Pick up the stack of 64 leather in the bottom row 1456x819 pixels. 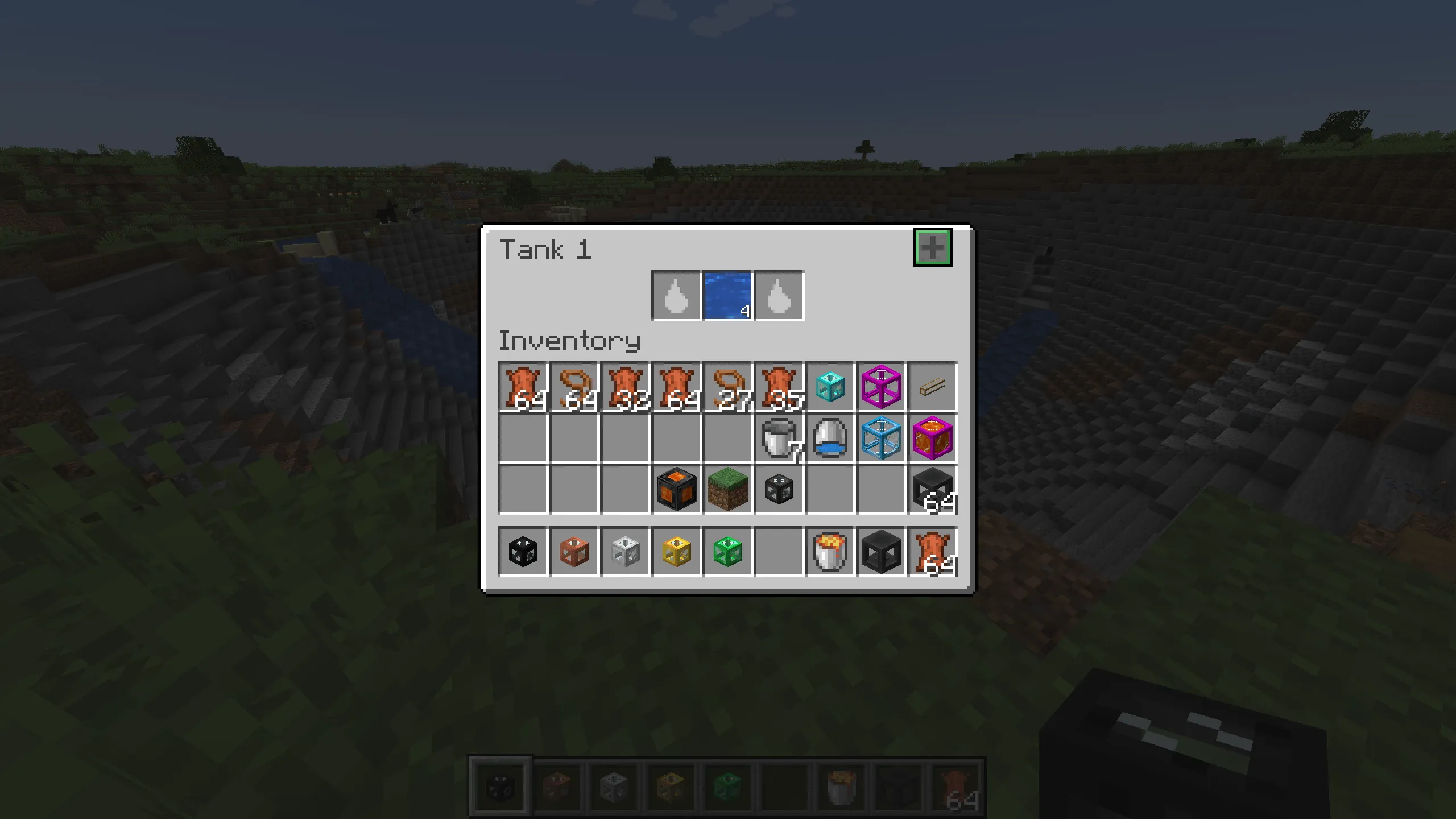click(933, 552)
